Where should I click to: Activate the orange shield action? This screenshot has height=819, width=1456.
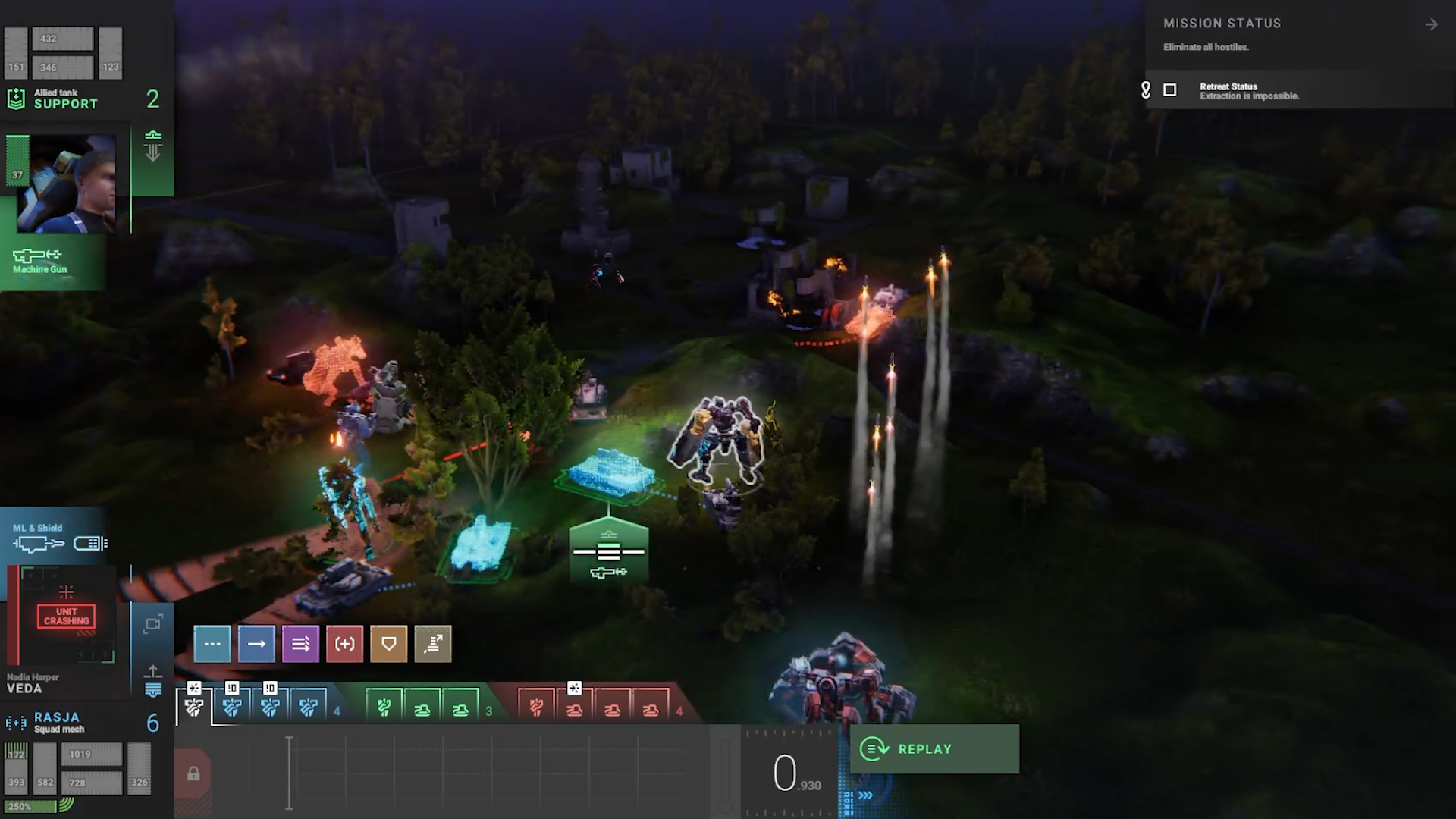coord(388,644)
